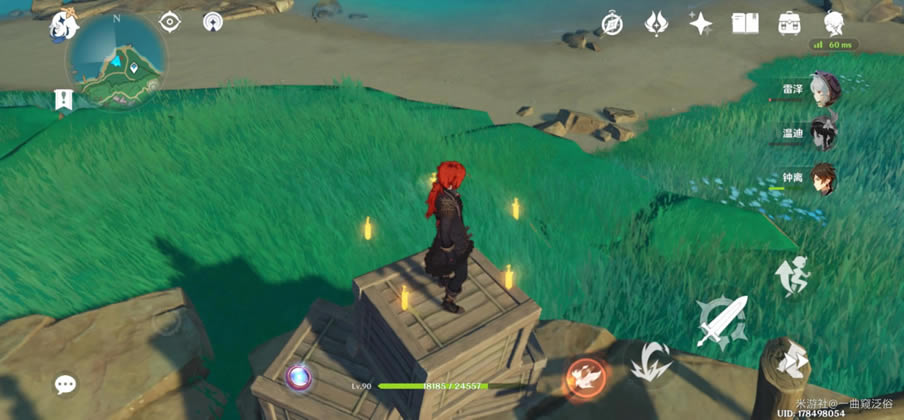
Task: Open the four-point star events icon
Action: click(x=701, y=23)
